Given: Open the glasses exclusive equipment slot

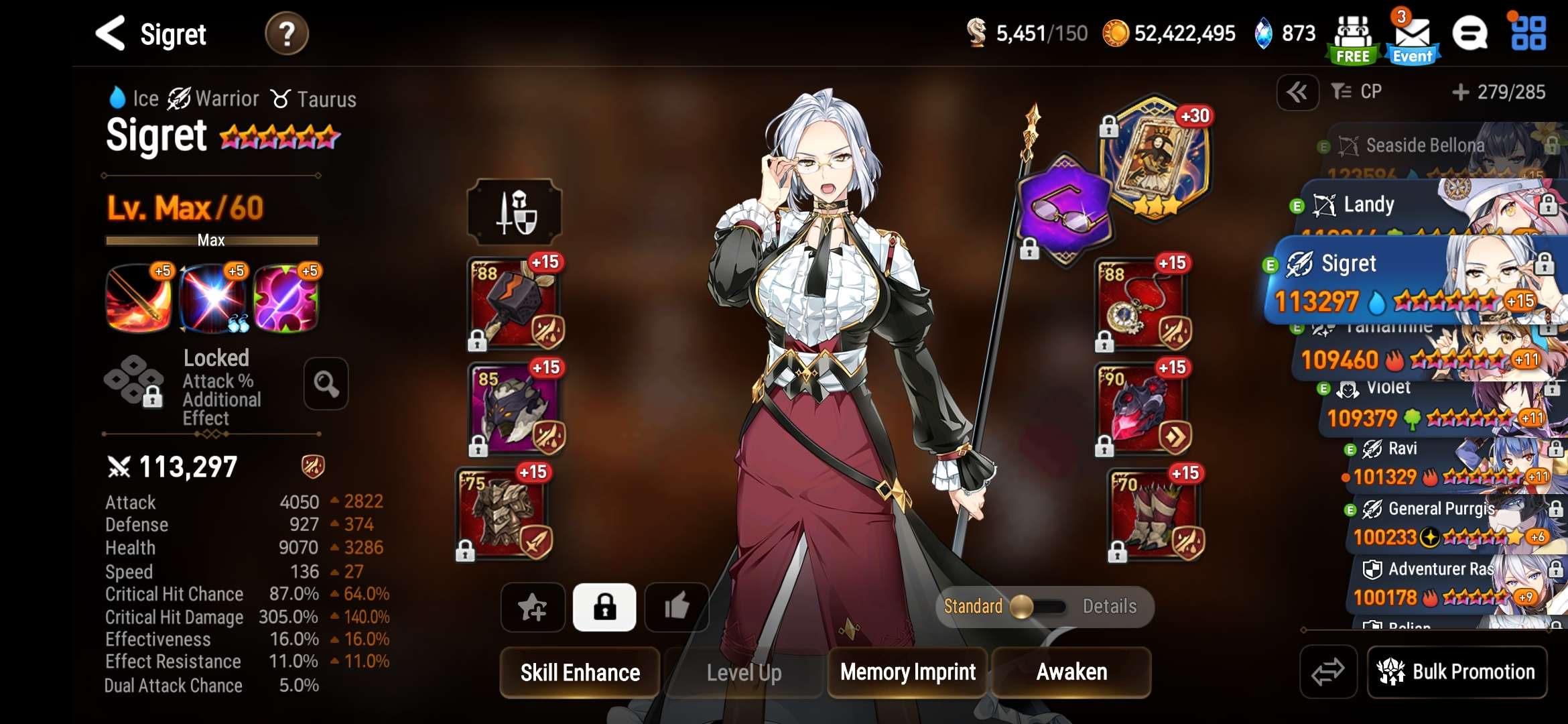Looking at the screenshot, I should click(1064, 210).
